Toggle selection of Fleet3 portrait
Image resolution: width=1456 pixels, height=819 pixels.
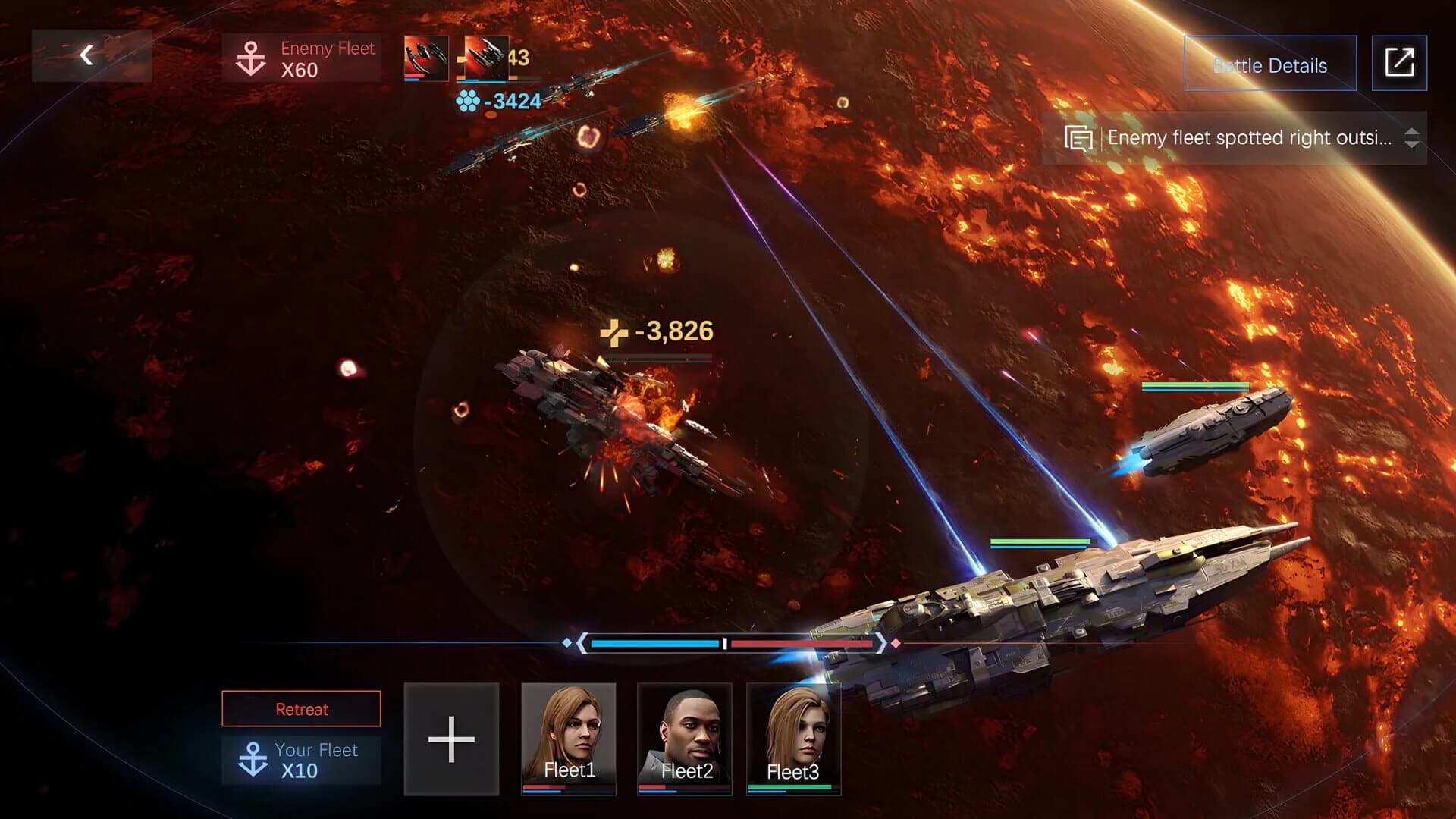click(x=793, y=739)
